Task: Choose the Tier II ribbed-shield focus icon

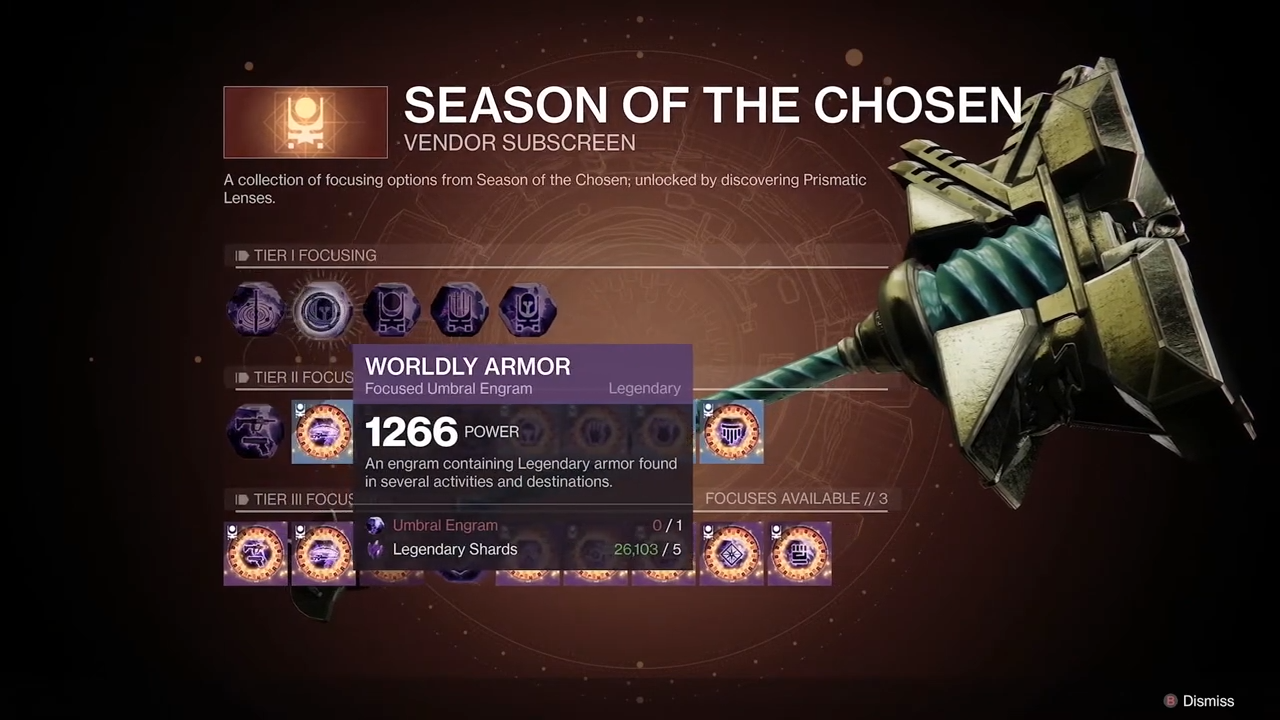Action: click(x=731, y=432)
